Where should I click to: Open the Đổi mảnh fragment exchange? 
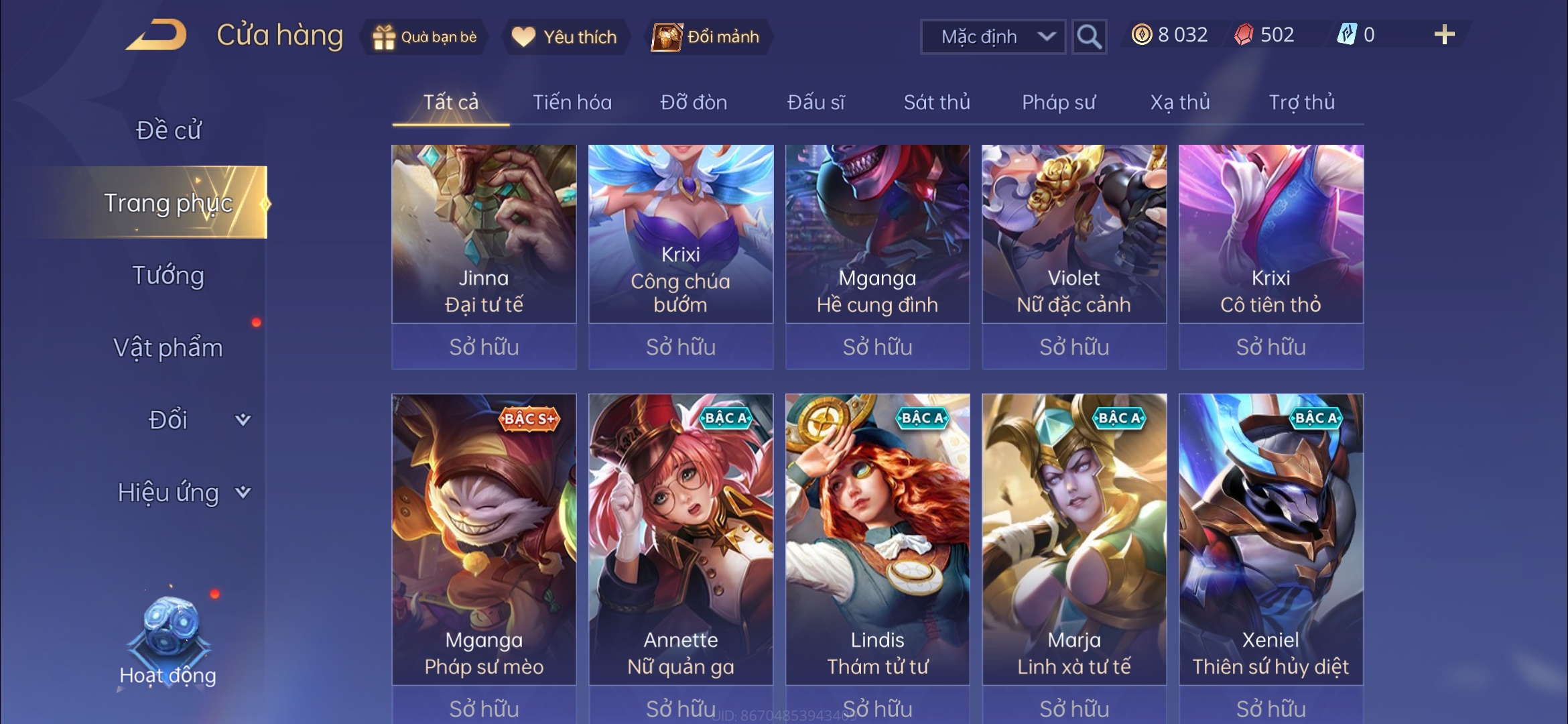tap(707, 37)
